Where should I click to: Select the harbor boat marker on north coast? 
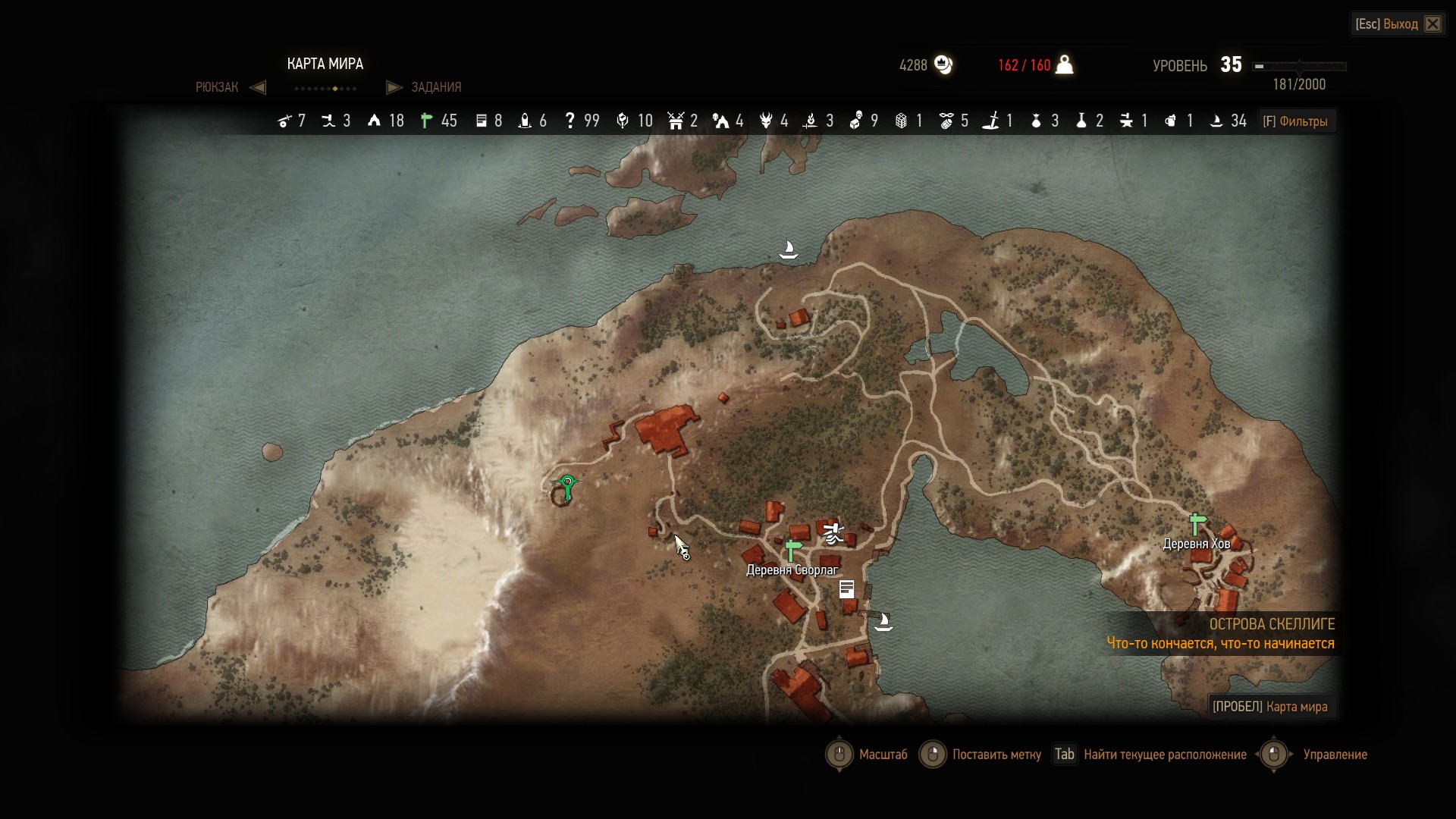click(789, 249)
